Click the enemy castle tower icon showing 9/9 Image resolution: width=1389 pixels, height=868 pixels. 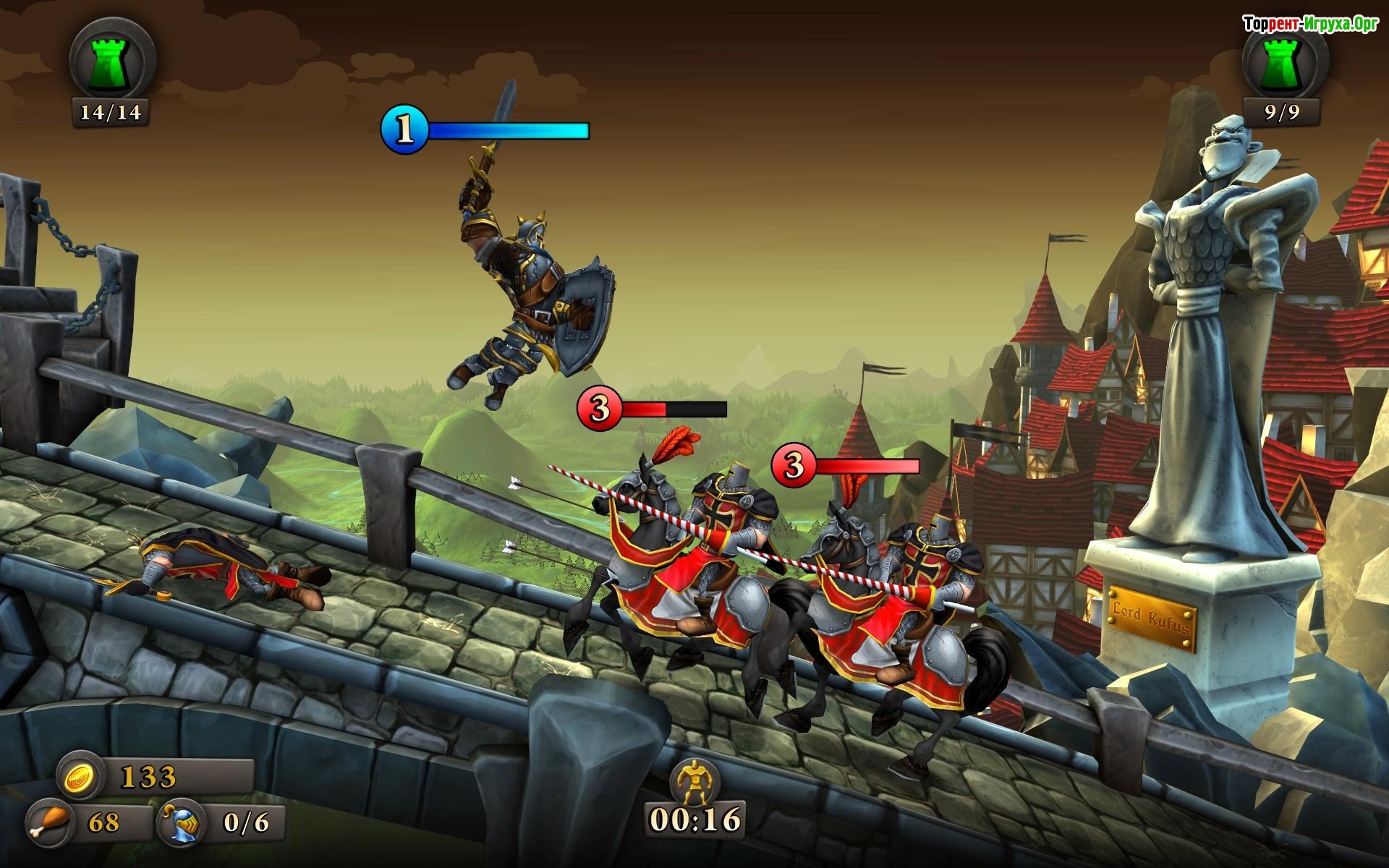pos(1284,62)
